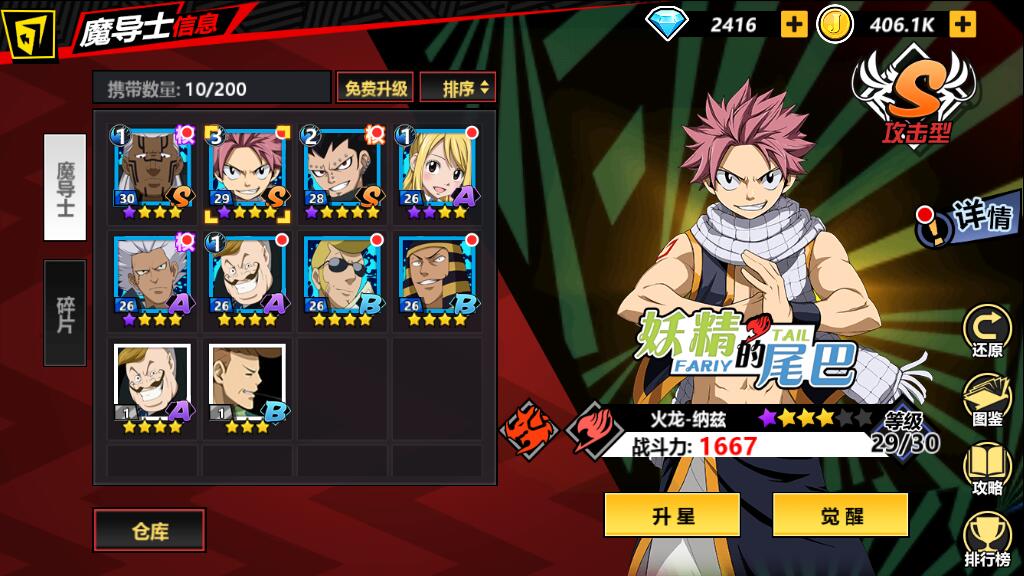Switch to the 碎片 fragments tab

click(65, 312)
